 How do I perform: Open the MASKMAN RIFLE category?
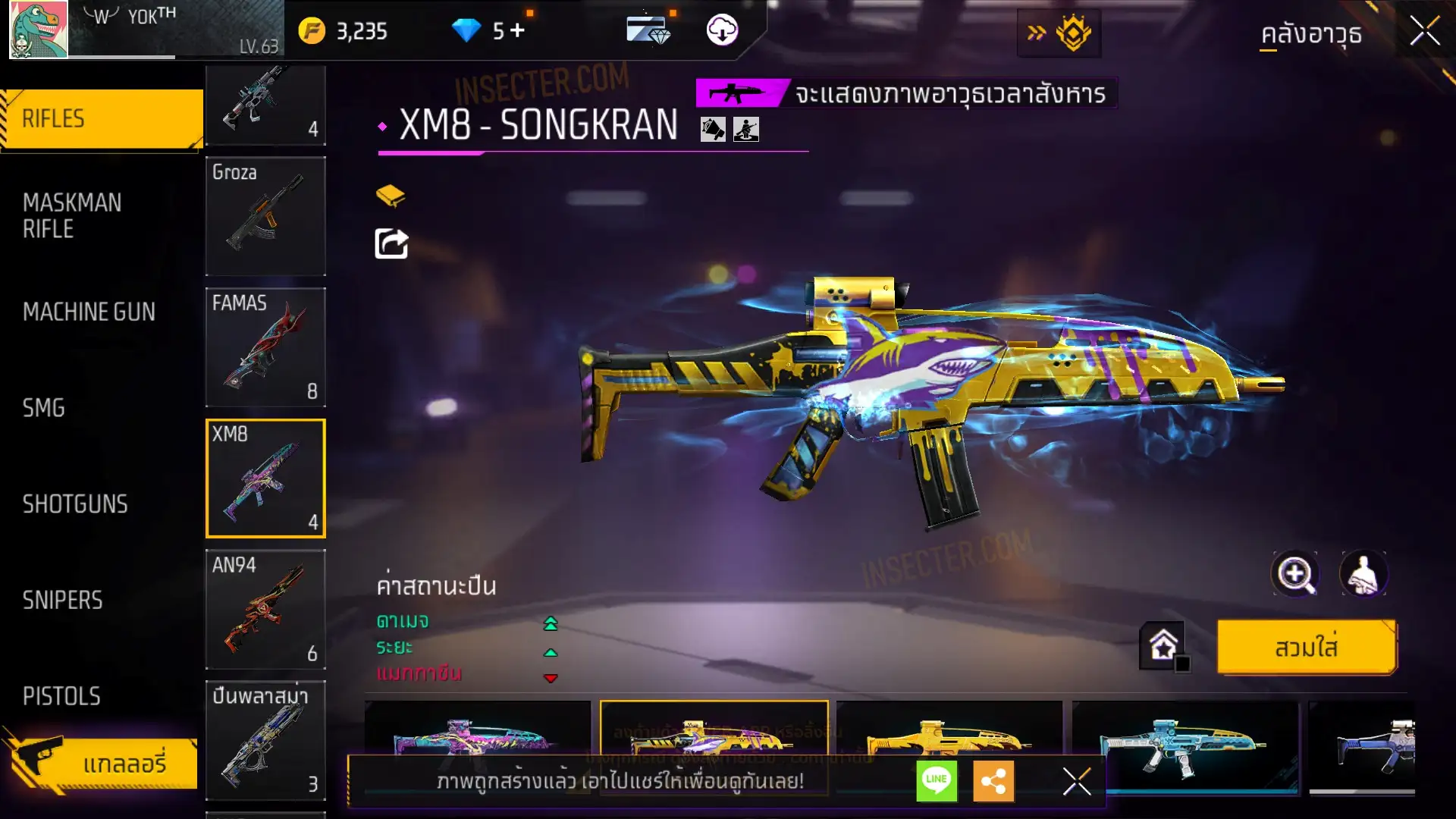coord(72,215)
